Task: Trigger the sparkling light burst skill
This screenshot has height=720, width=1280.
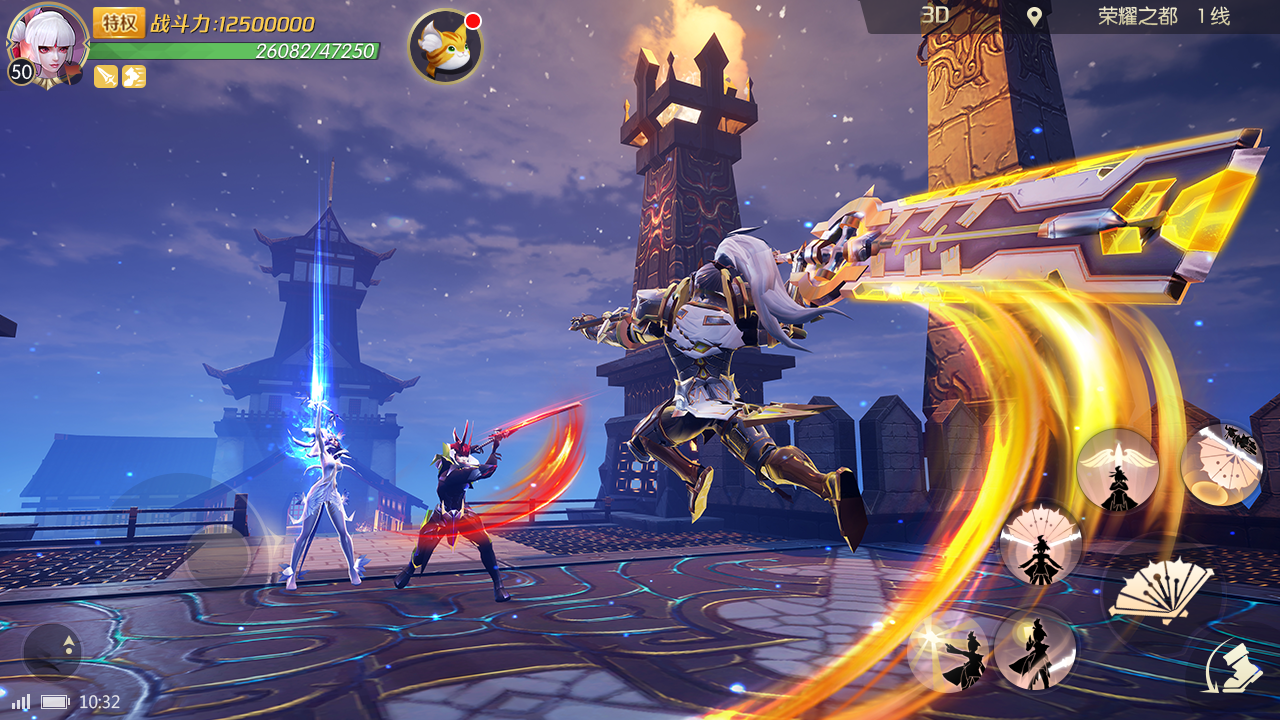Action: pos(948,652)
